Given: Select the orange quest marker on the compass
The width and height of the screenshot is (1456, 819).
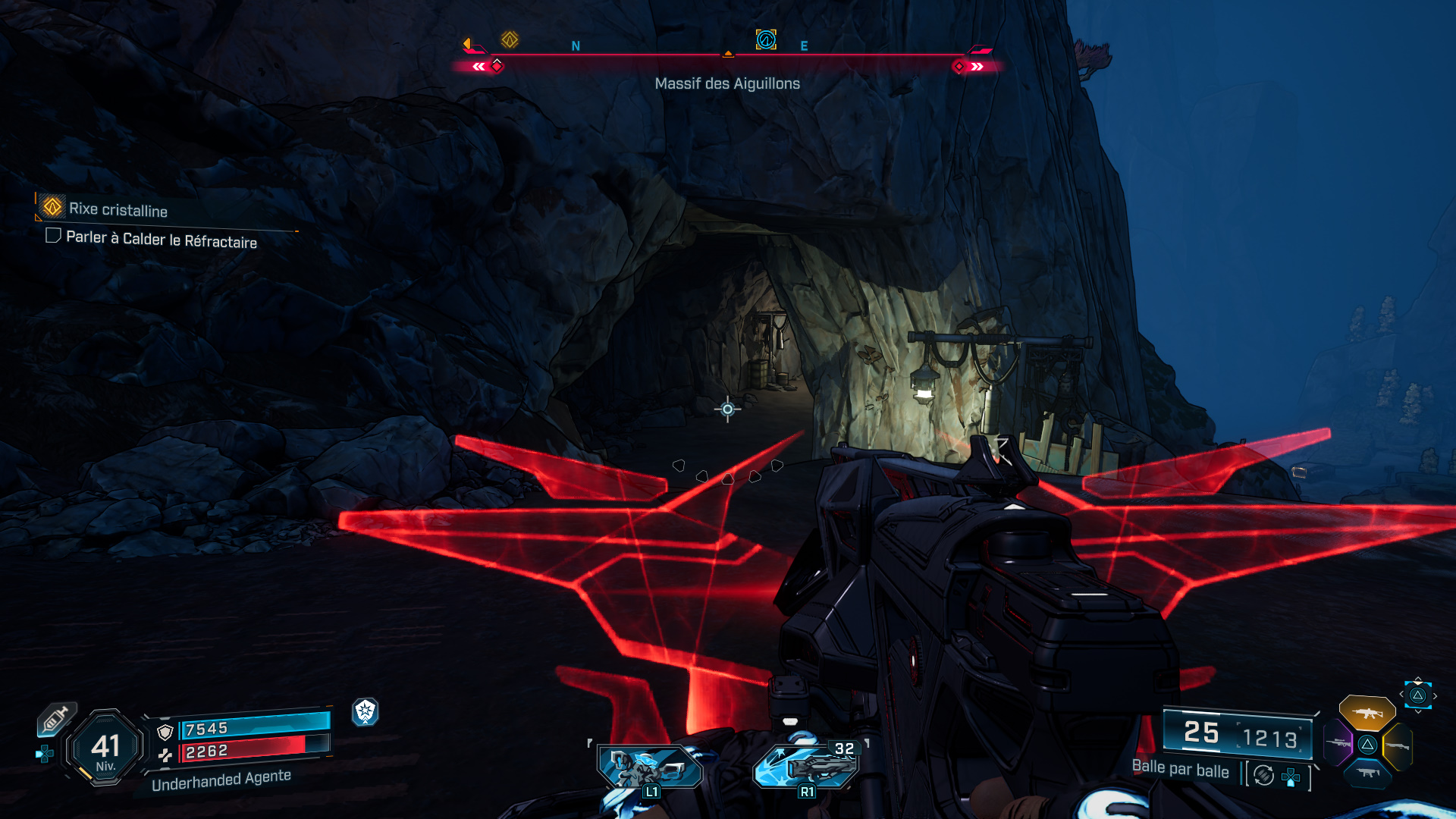Looking at the screenshot, I should point(510,39).
